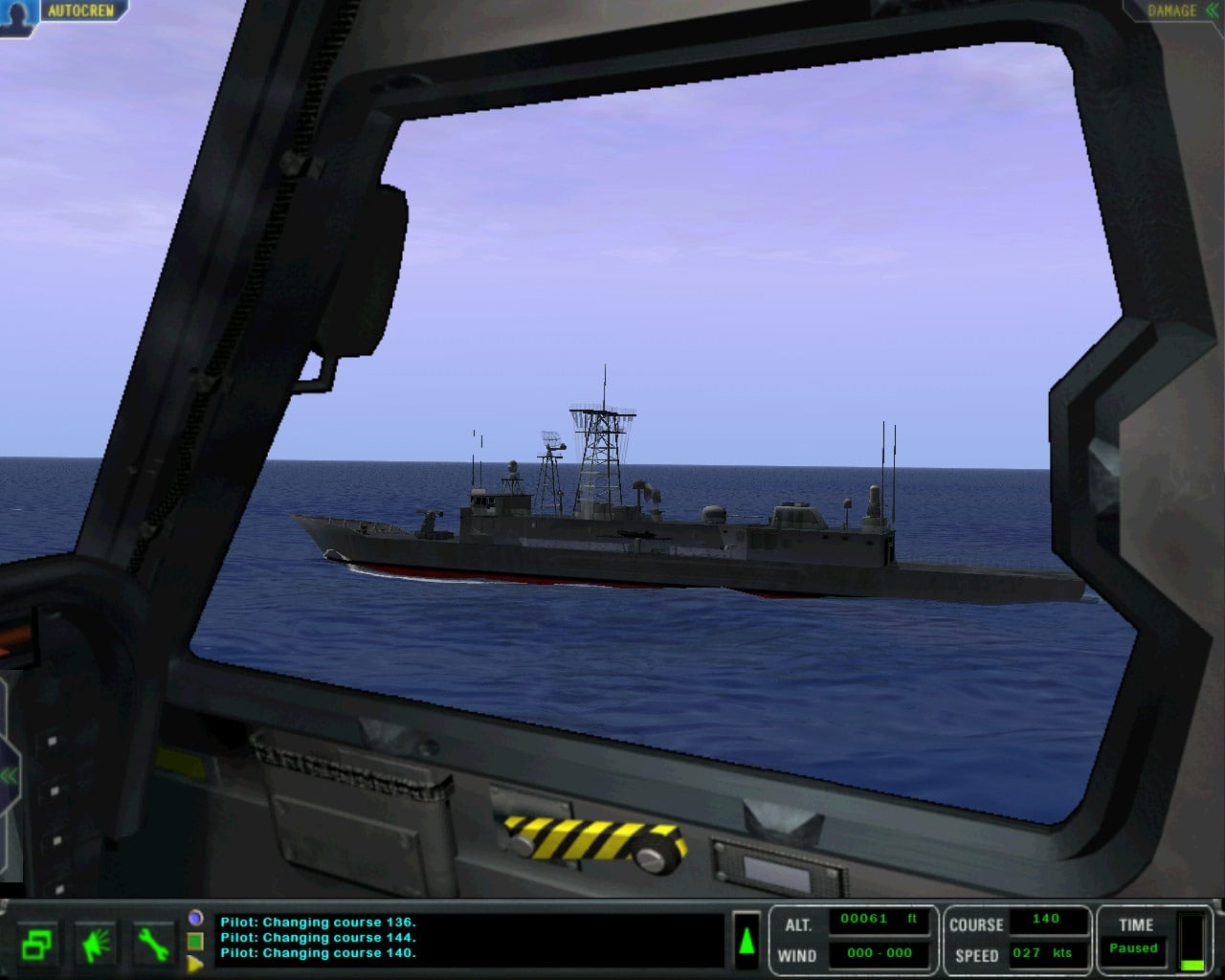Adjust the time compression vertical slider

[x=1191, y=942]
